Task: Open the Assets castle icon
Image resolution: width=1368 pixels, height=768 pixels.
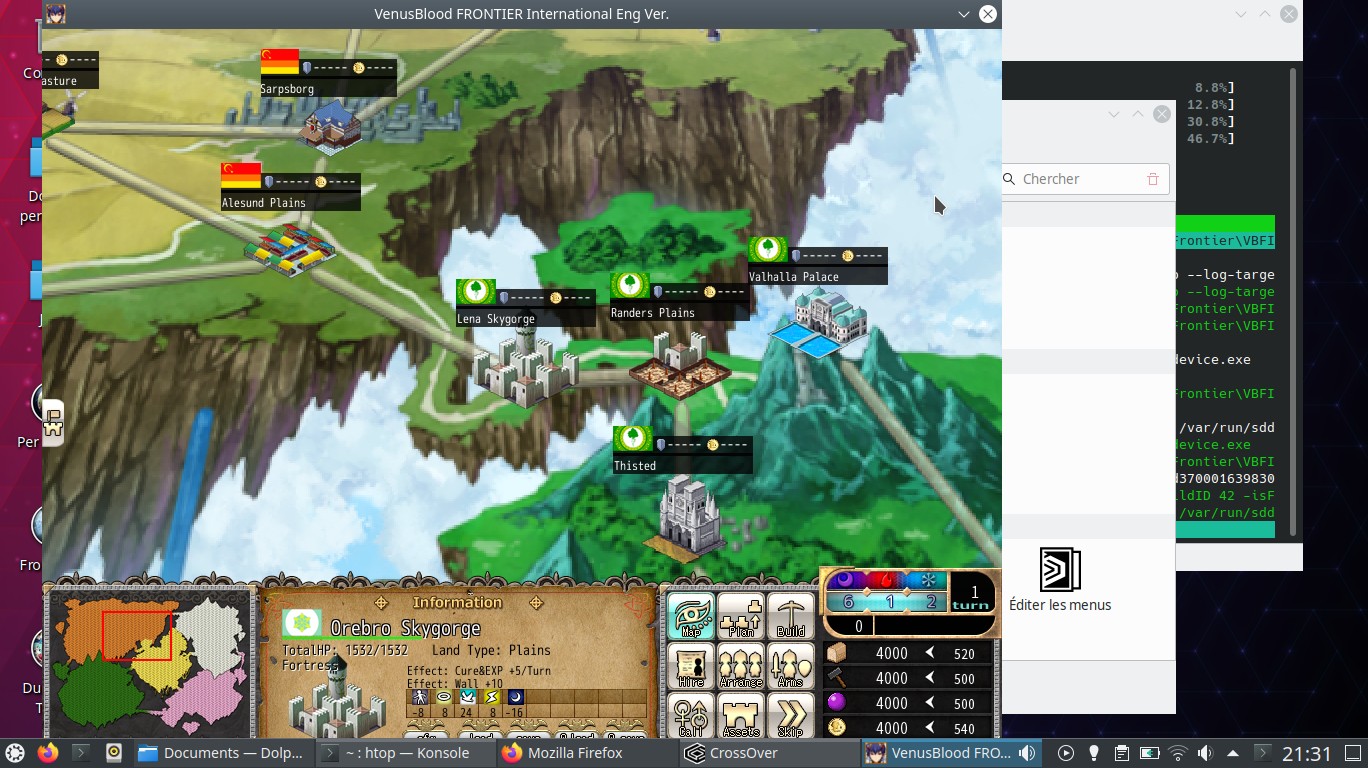Action: coord(740,715)
